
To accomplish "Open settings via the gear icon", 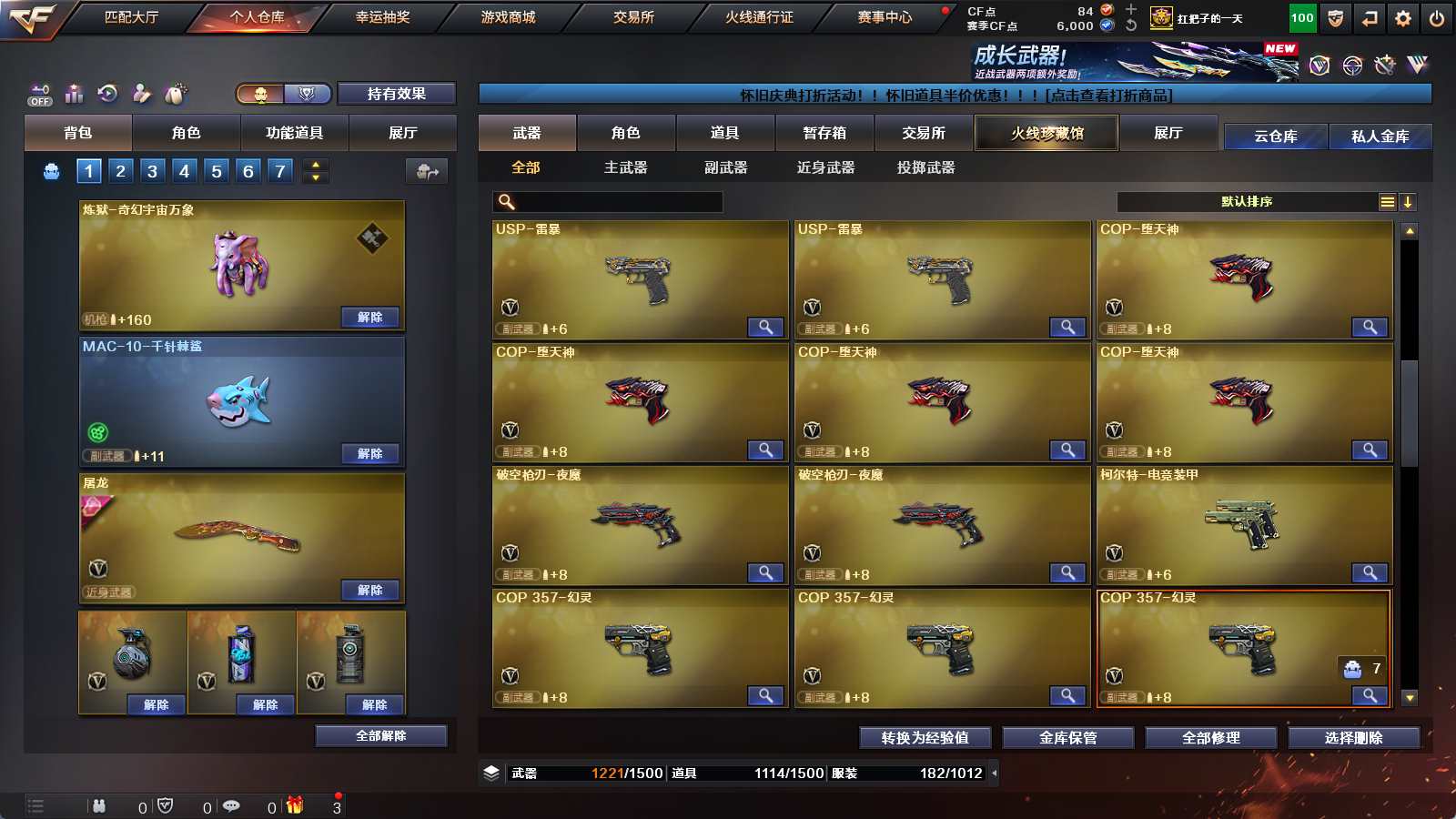I will (x=1402, y=18).
